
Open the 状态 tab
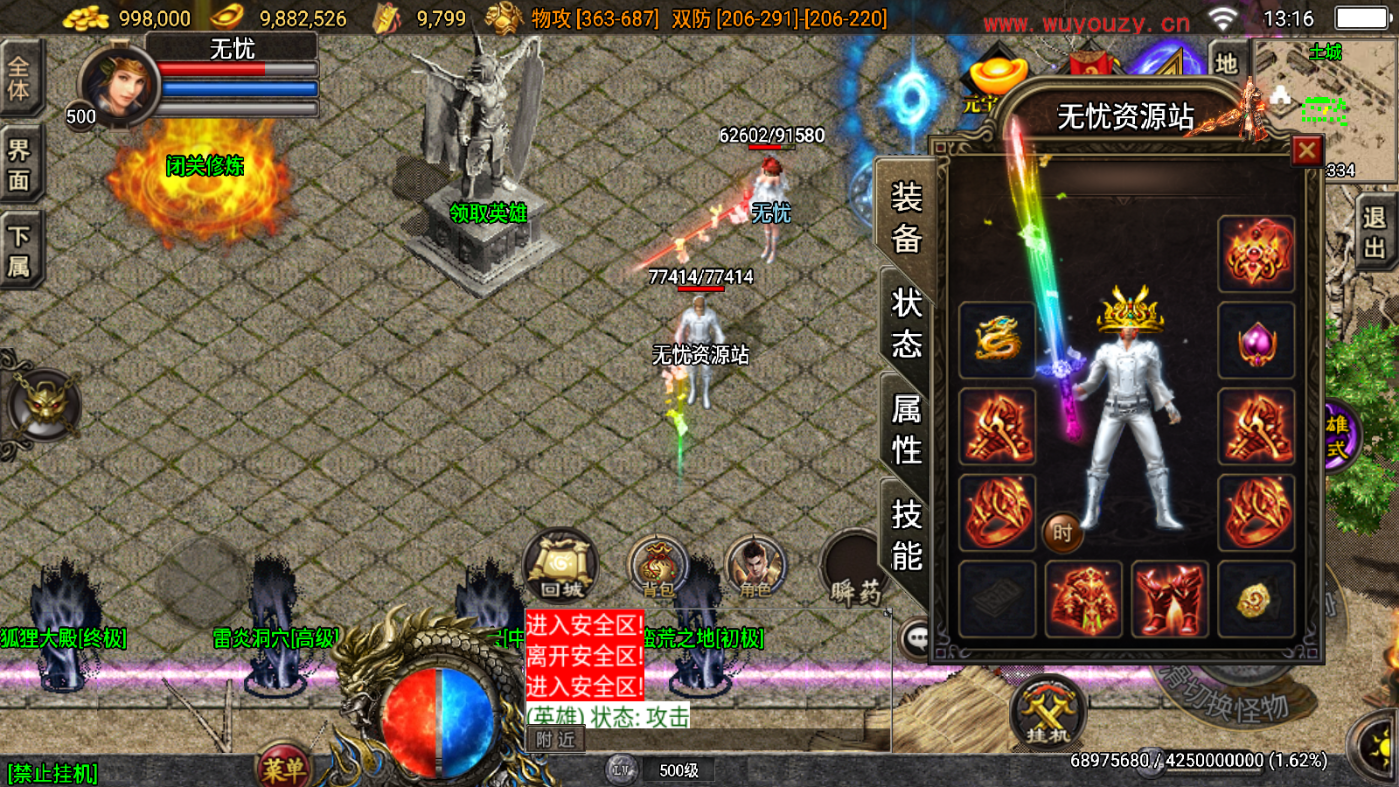point(906,322)
